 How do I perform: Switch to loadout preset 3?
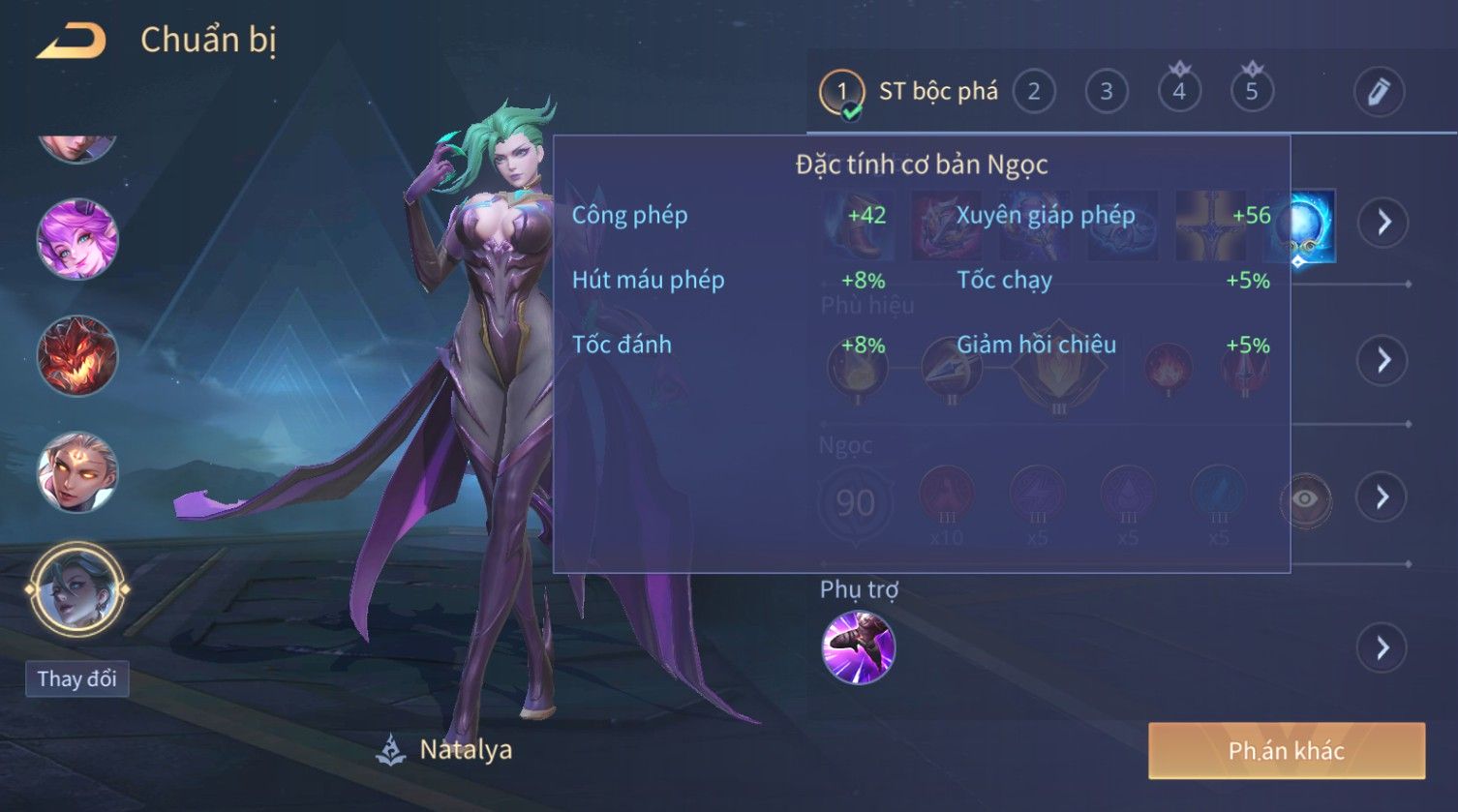(x=1106, y=92)
